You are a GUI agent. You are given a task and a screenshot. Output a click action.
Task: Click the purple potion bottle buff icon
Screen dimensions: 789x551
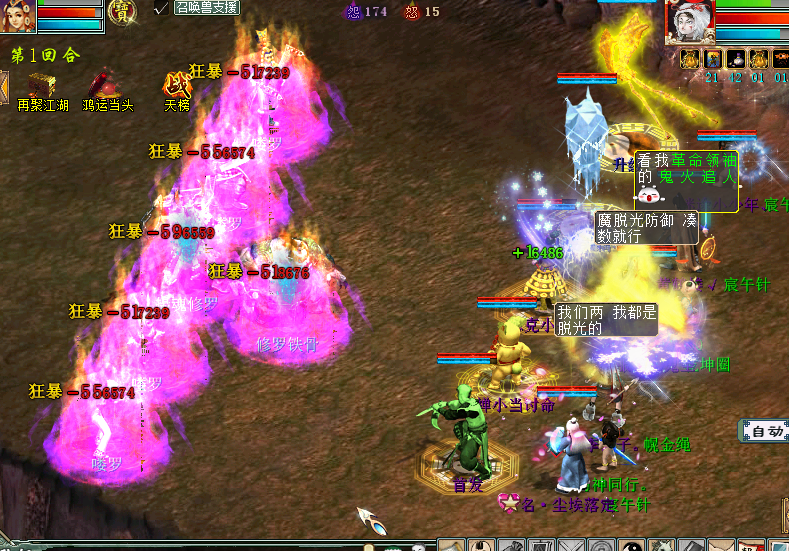point(735,59)
